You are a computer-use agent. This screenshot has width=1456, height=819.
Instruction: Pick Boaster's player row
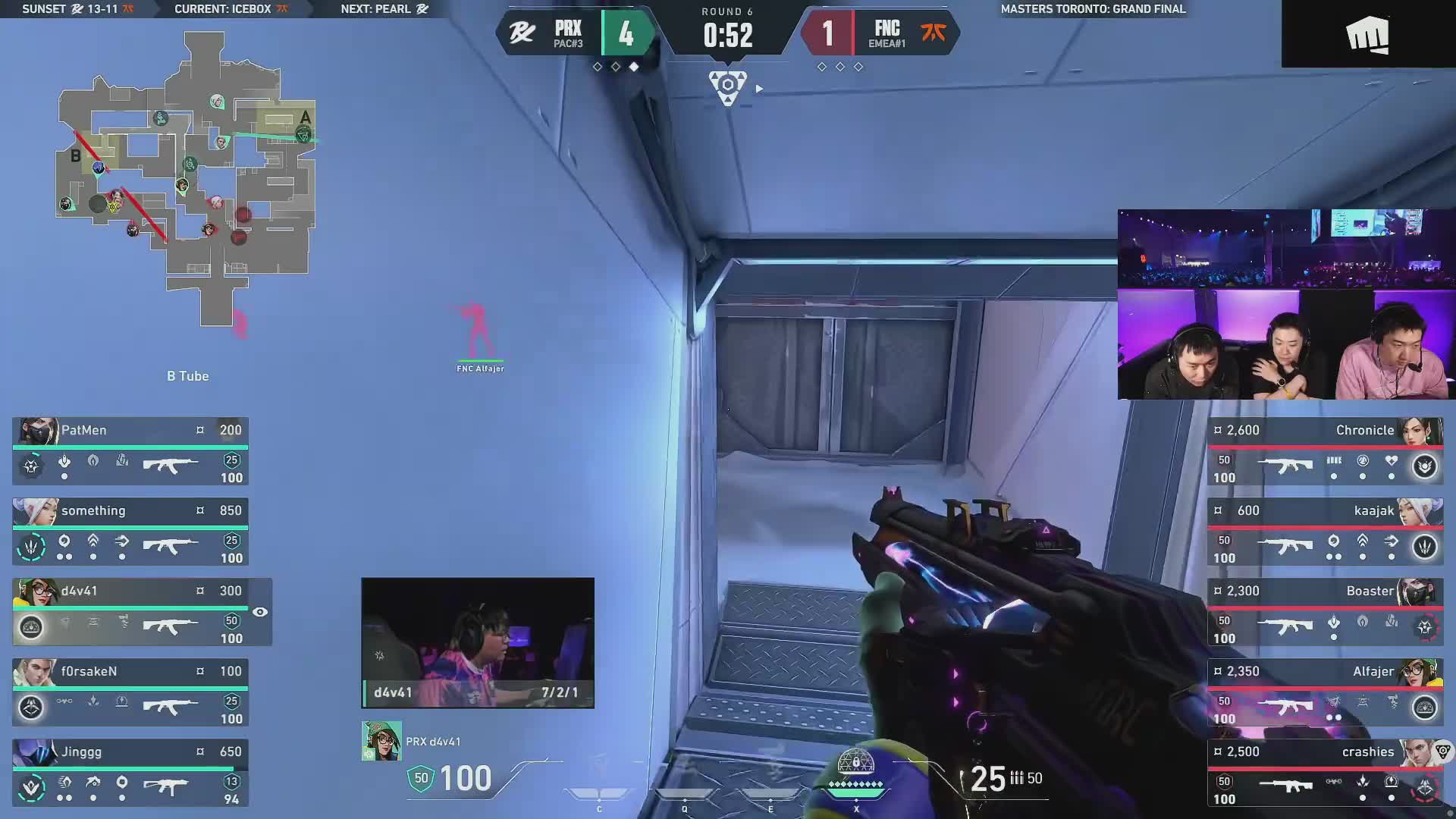click(x=1325, y=612)
